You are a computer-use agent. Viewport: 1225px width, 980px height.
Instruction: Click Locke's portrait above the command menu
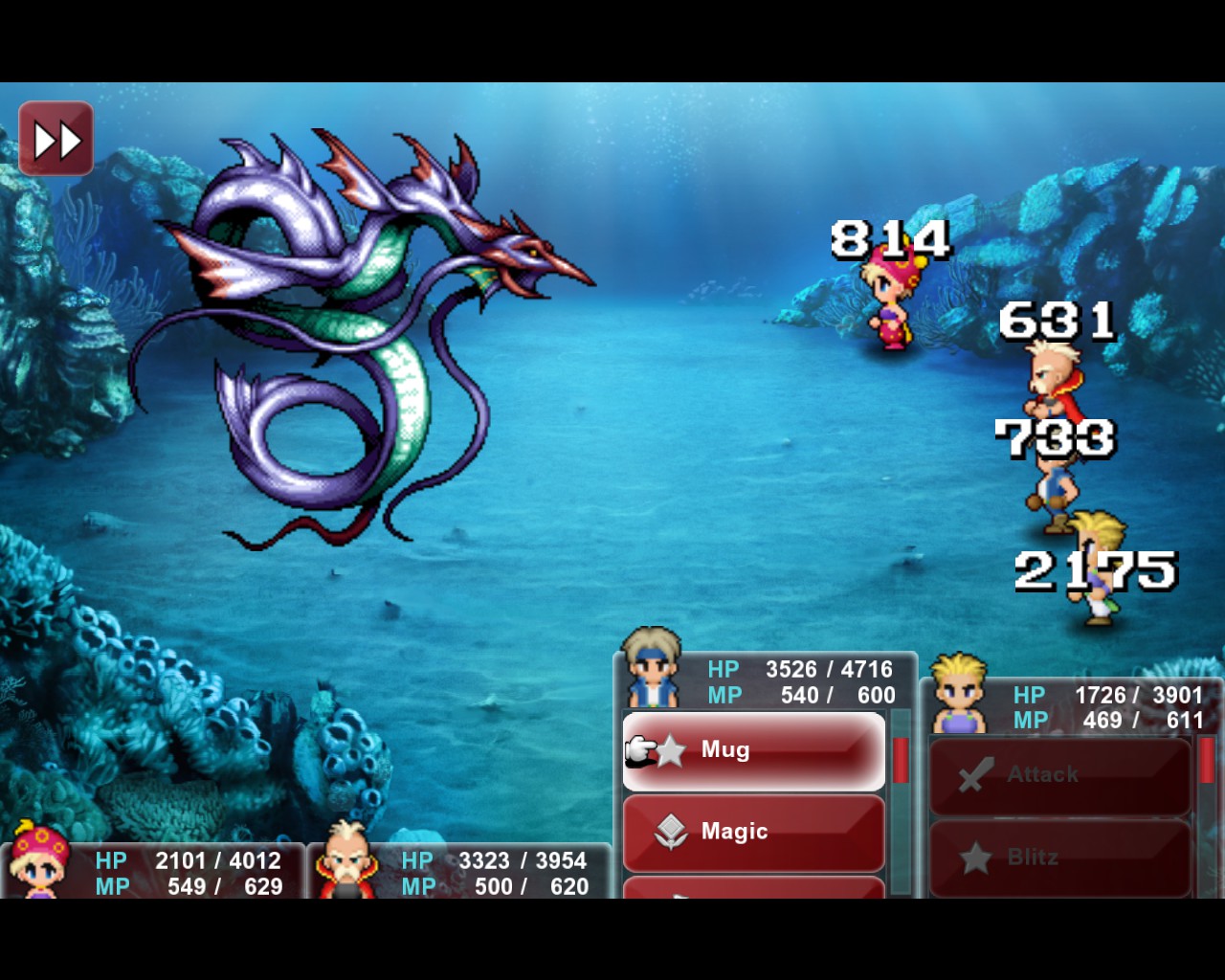[654, 670]
